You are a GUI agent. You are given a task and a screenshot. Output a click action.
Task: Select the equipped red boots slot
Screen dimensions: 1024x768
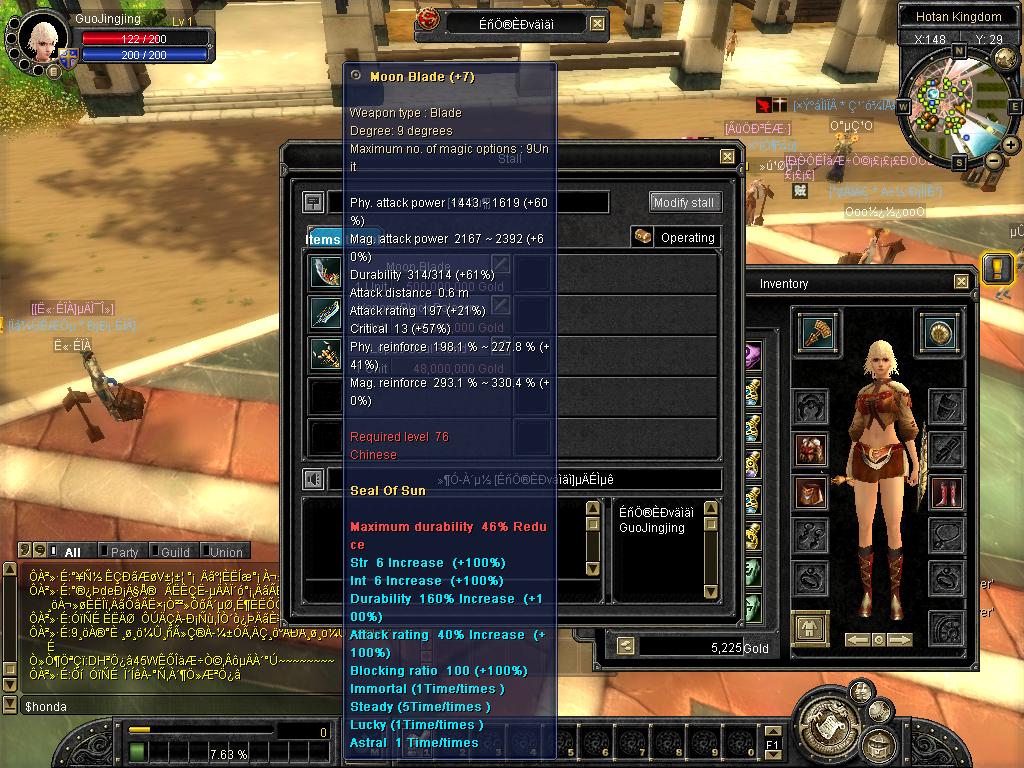point(946,492)
